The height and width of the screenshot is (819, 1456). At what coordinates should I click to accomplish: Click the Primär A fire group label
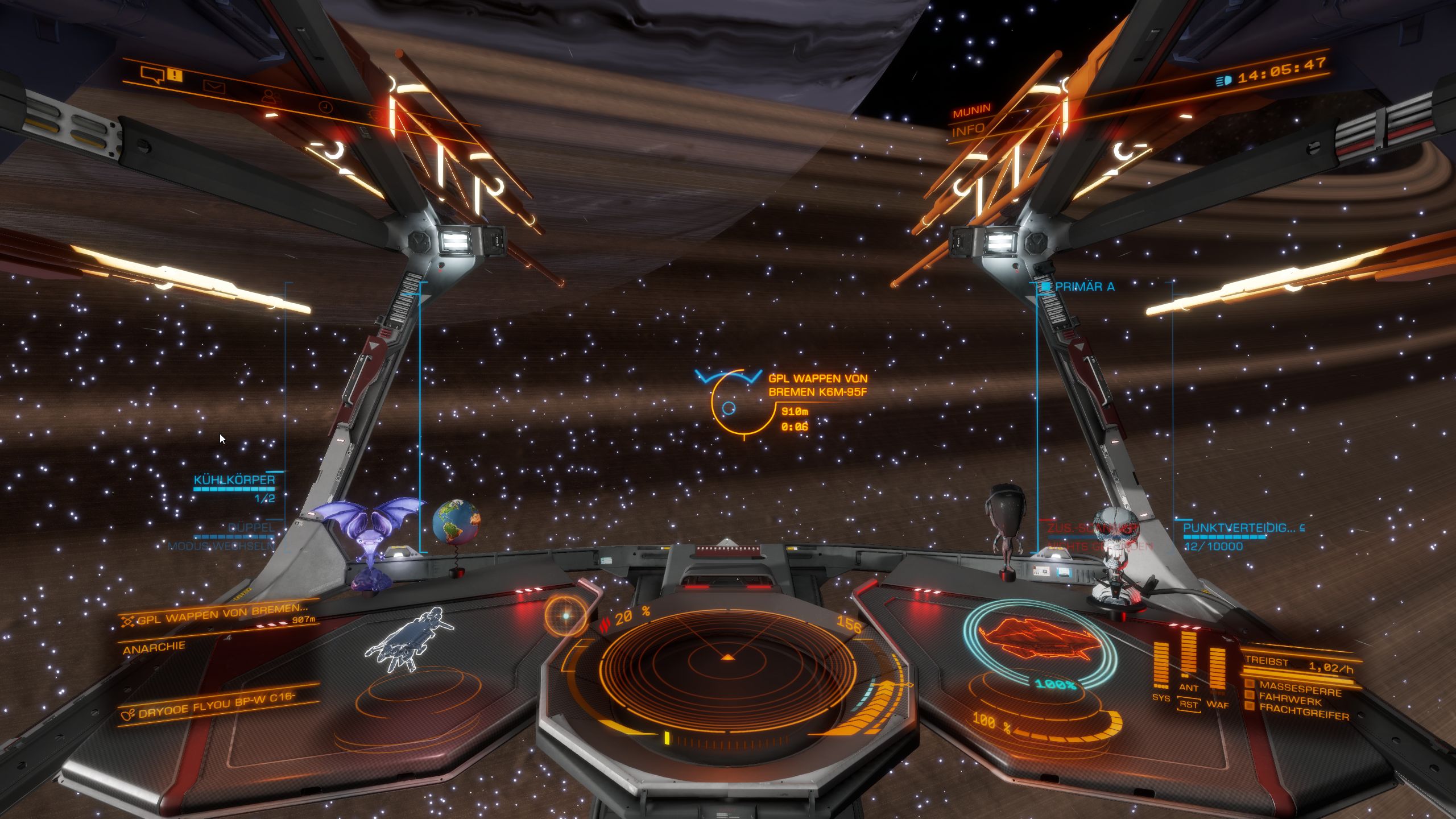point(1084,287)
